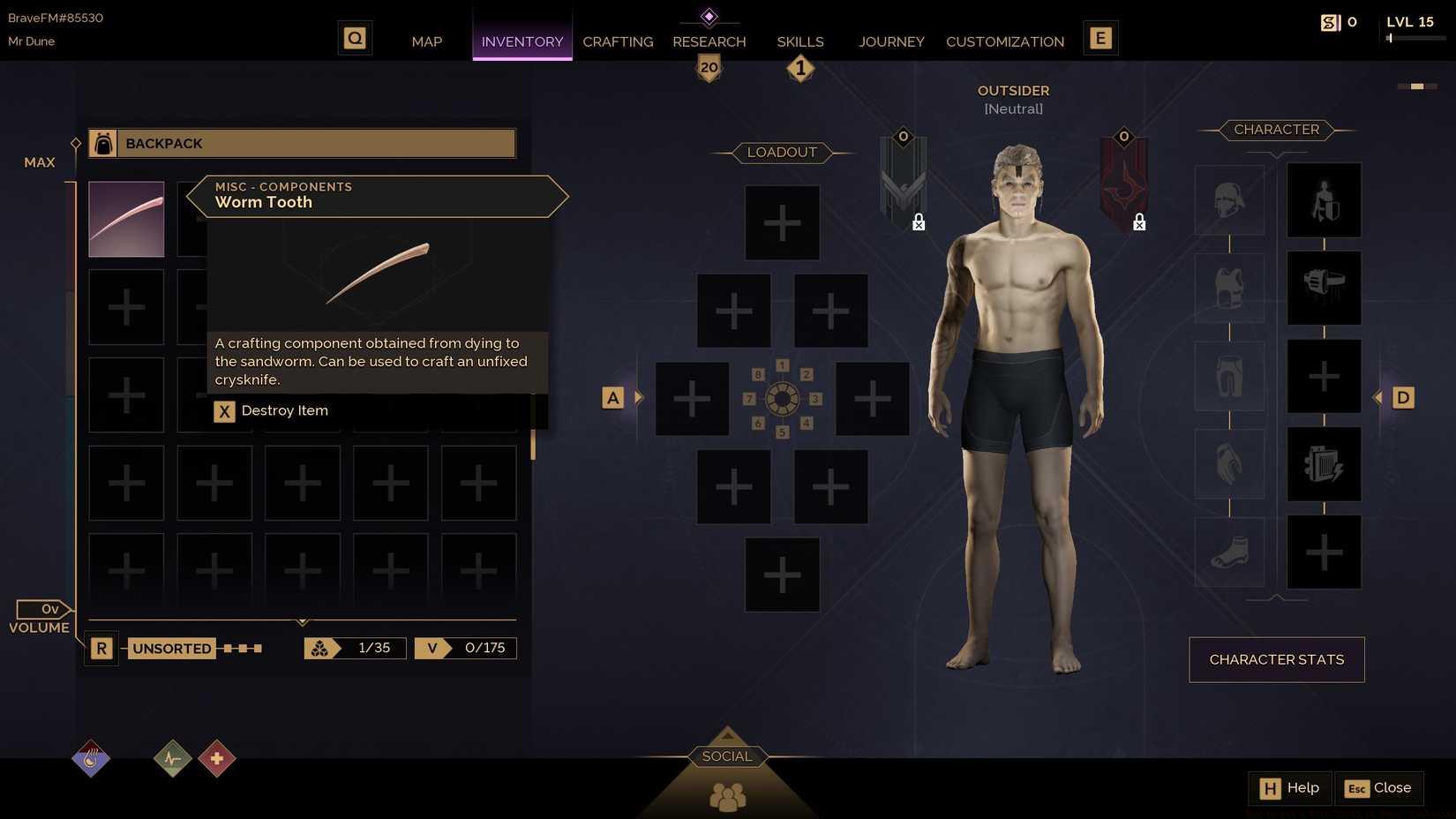Select the boots equipment slot
This screenshot has width=1456, height=819.
point(1228,553)
